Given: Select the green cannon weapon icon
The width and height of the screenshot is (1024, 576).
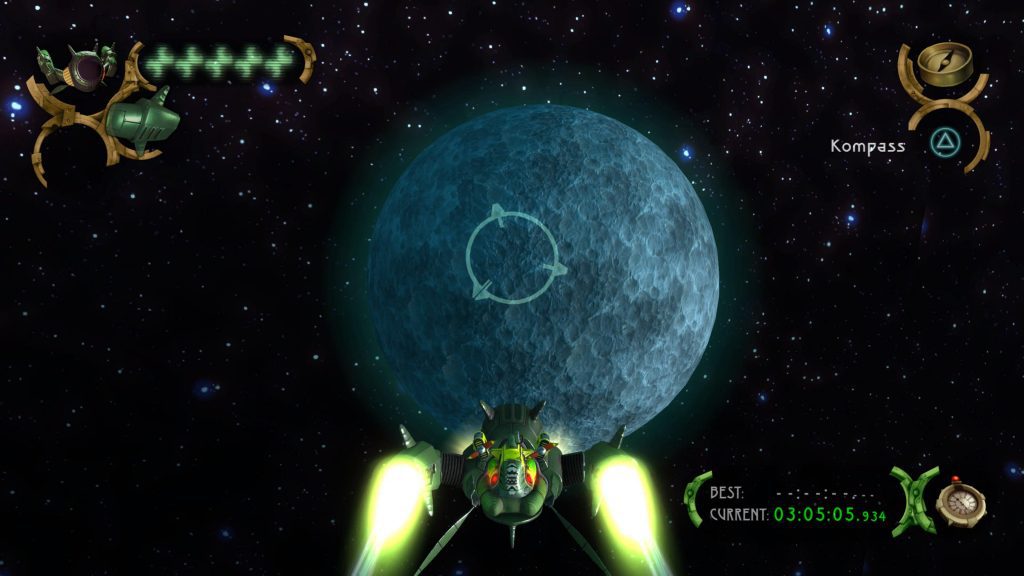Looking at the screenshot, I should pos(143,120).
